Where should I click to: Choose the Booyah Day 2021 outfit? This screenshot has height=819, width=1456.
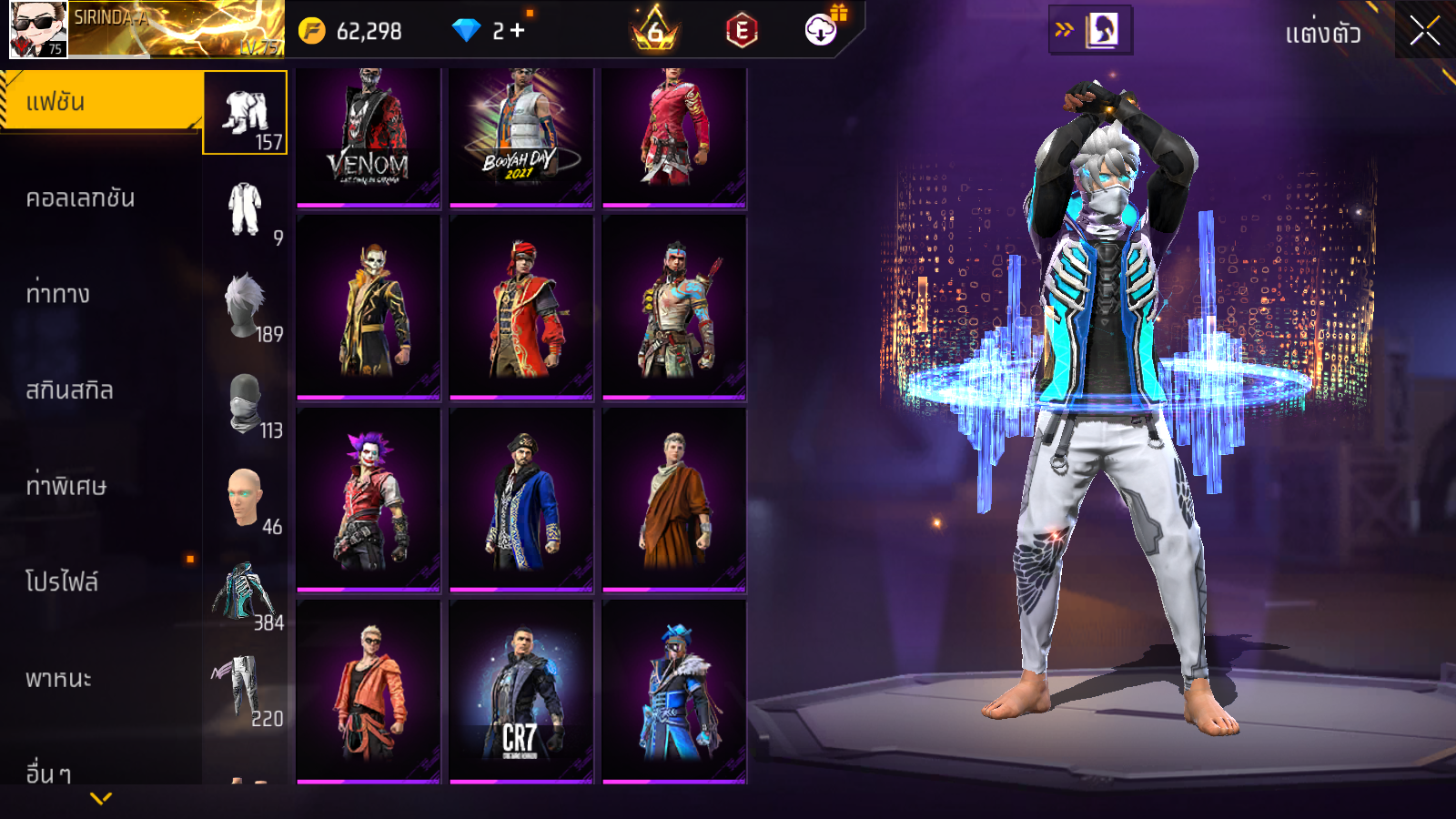click(x=521, y=136)
